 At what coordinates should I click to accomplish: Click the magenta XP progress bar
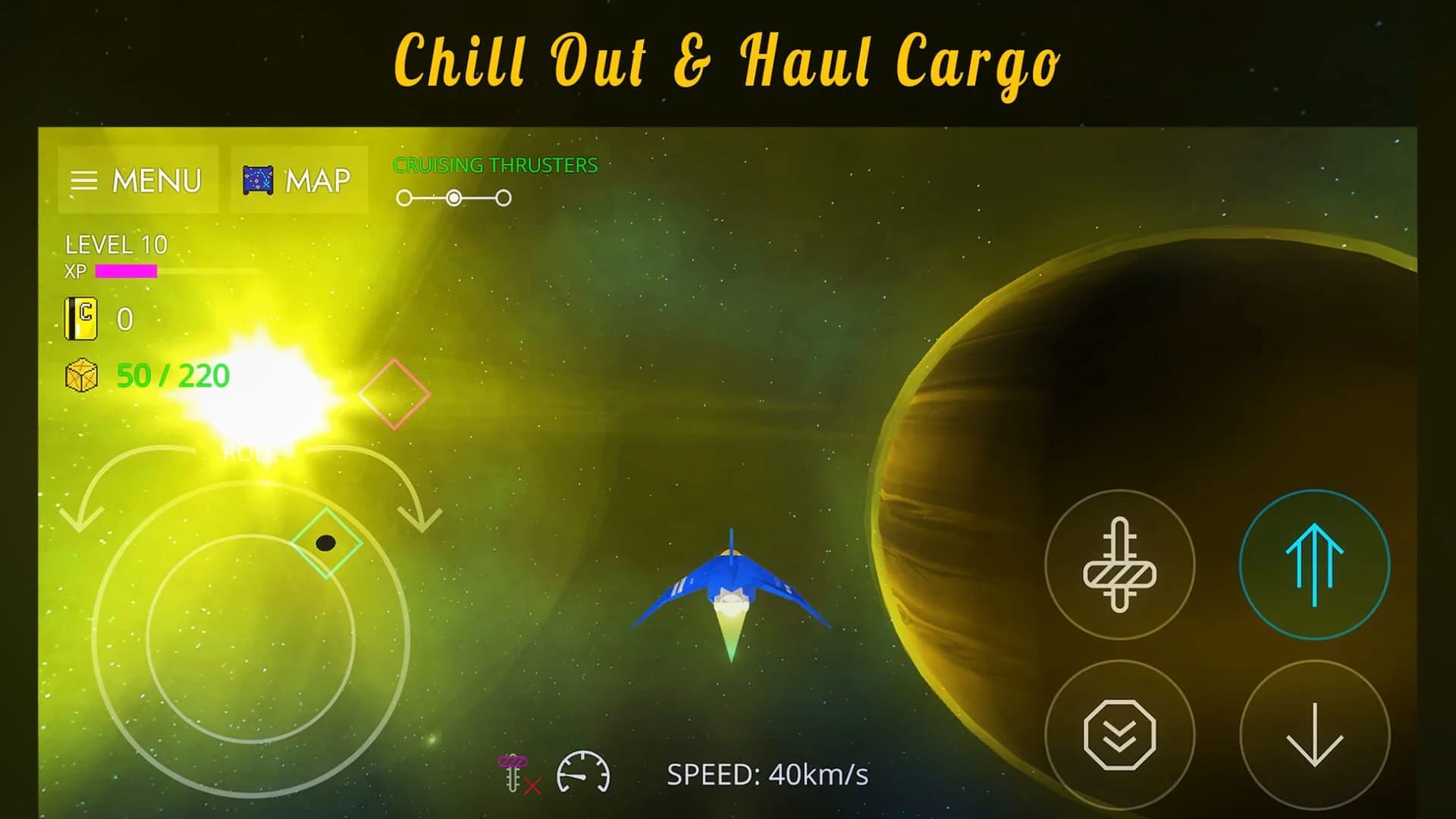(125, 269)
